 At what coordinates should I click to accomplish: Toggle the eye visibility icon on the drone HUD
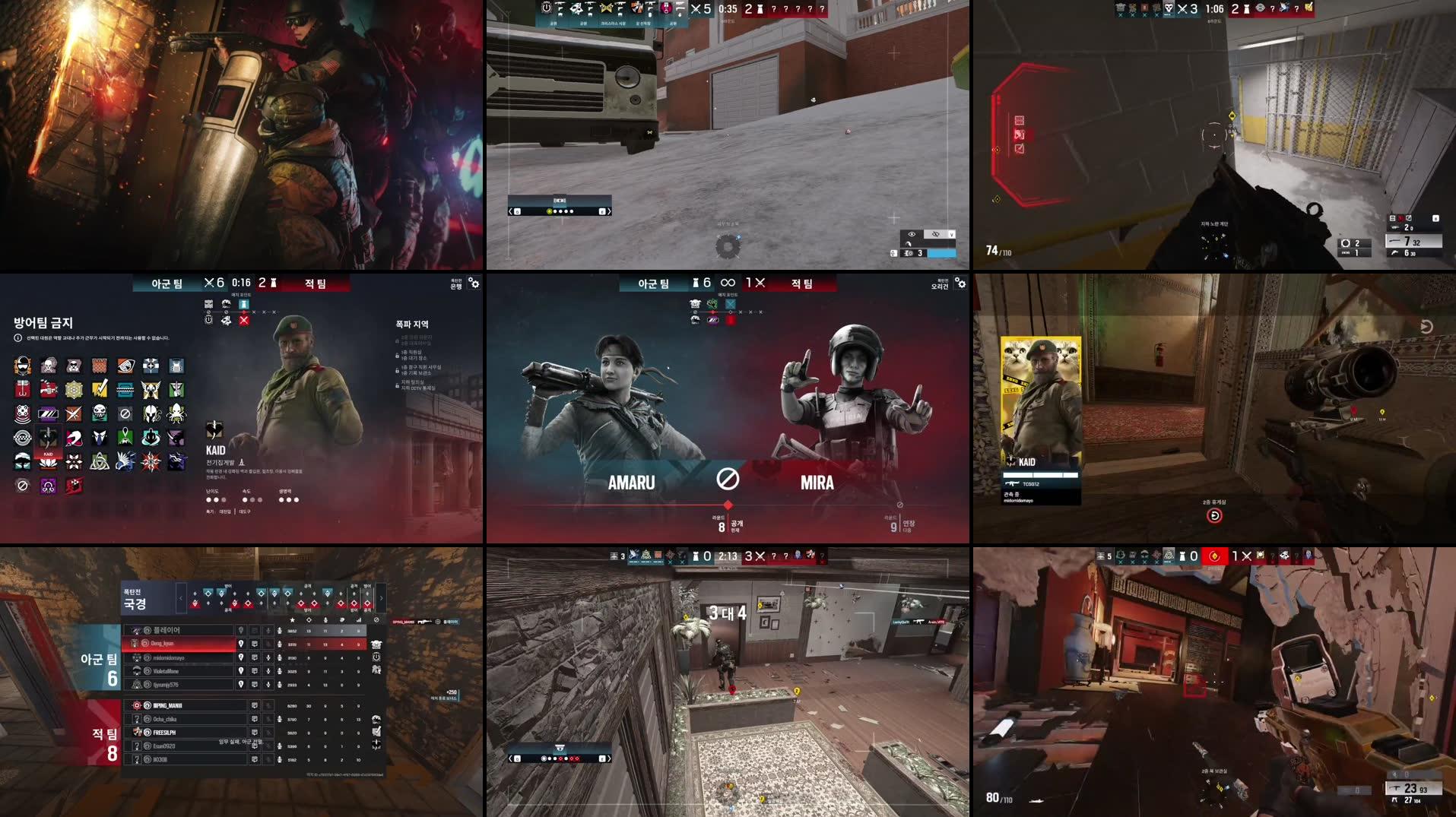point(912,234)
